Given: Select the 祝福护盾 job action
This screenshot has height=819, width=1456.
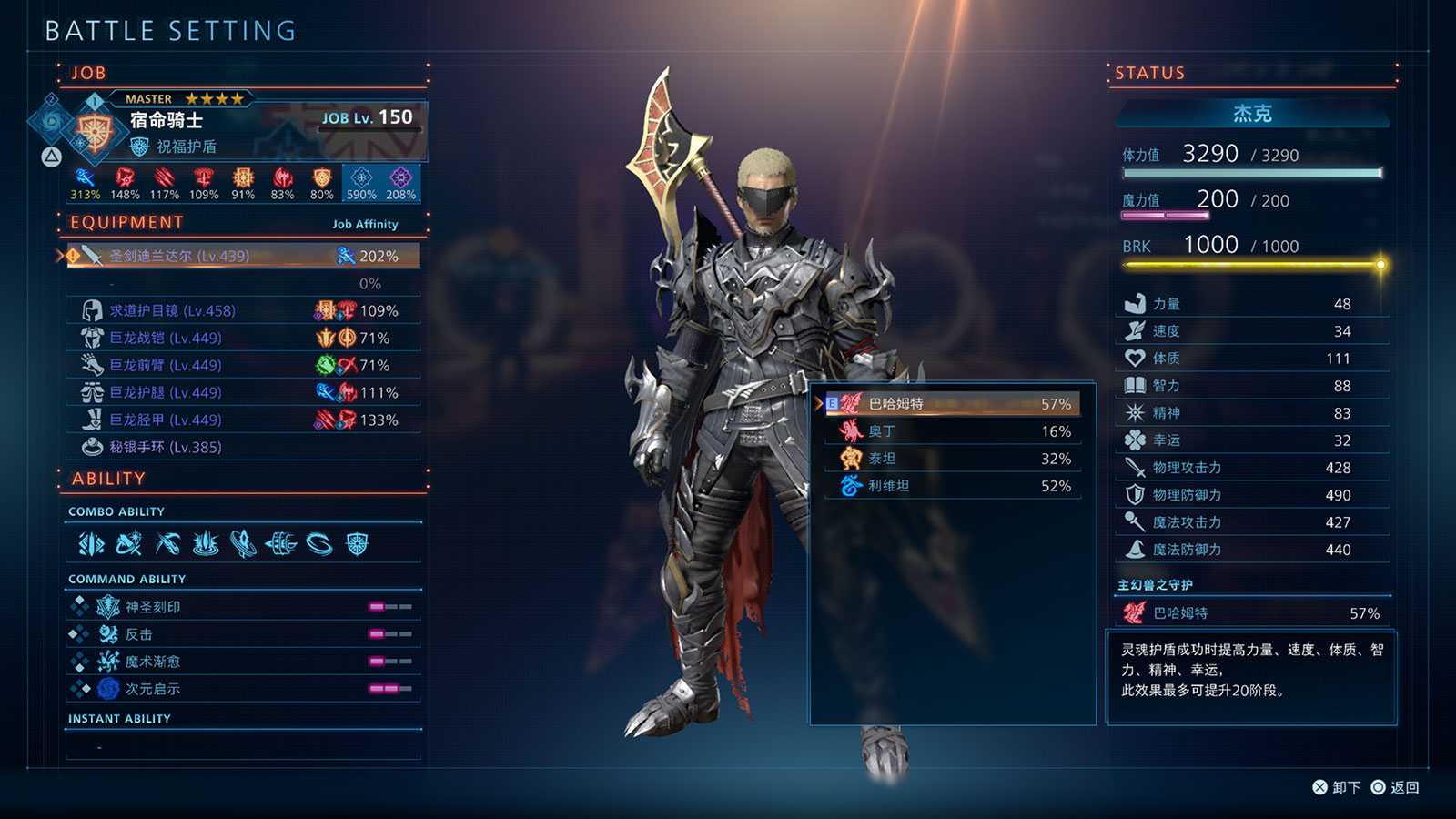Looking at the screenshot, I should click(x=185, y=147).
